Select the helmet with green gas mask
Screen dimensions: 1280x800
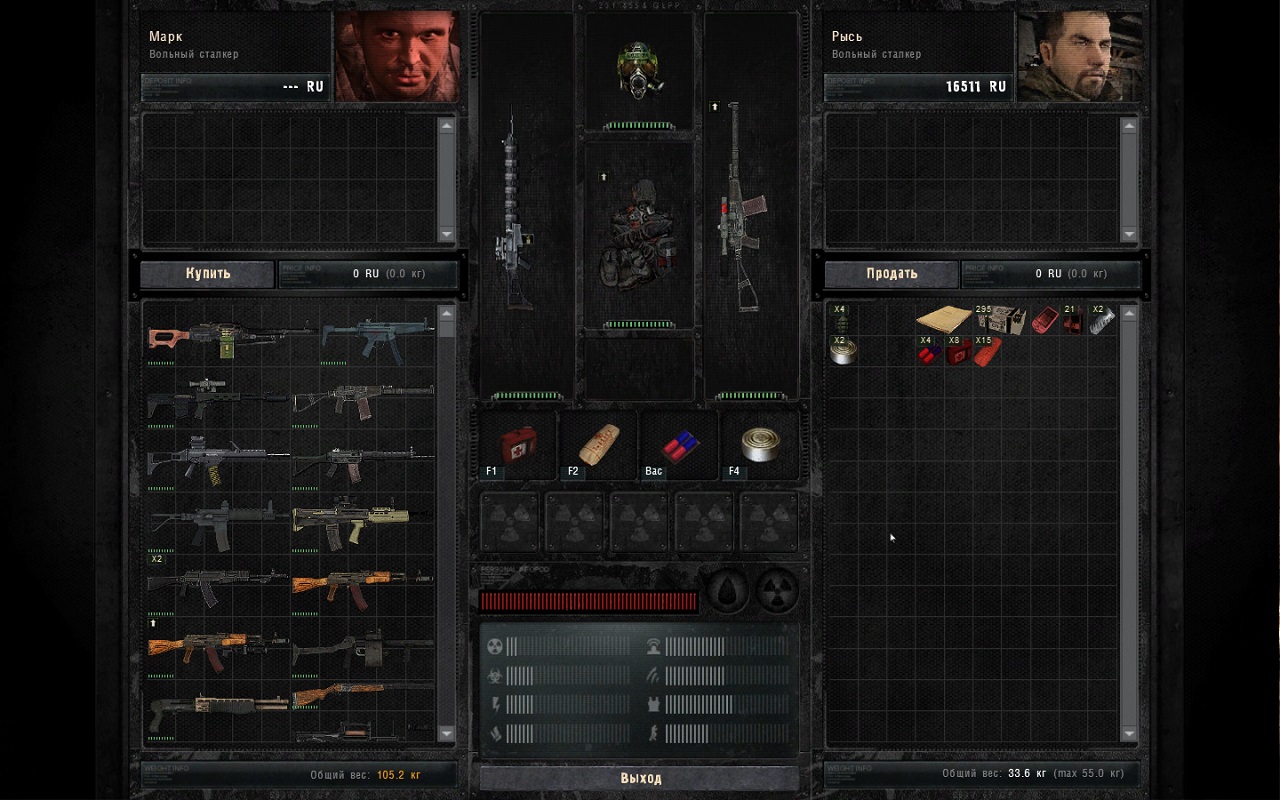point(640,70)
